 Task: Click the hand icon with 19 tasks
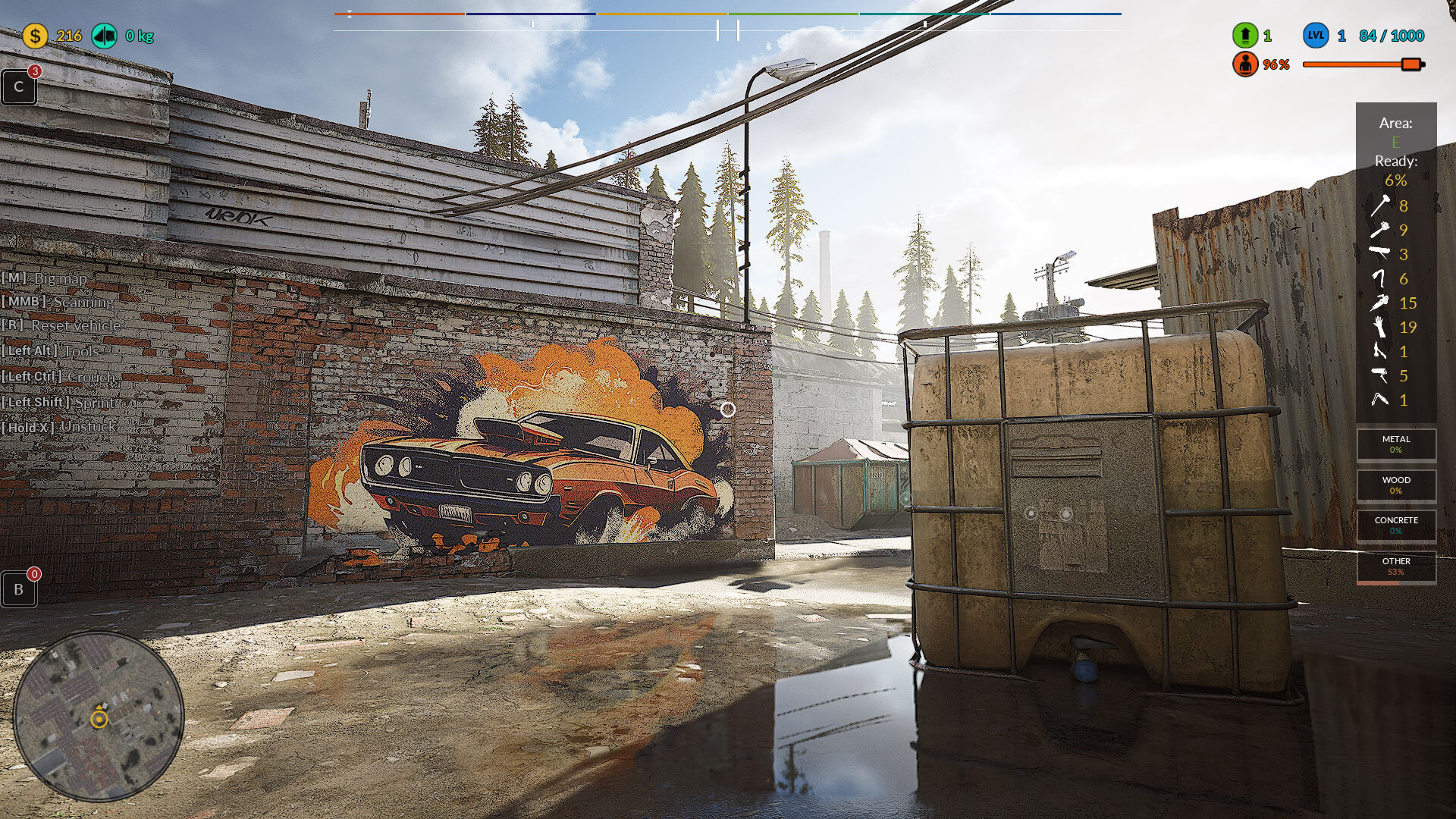[x=1379, y=327]
